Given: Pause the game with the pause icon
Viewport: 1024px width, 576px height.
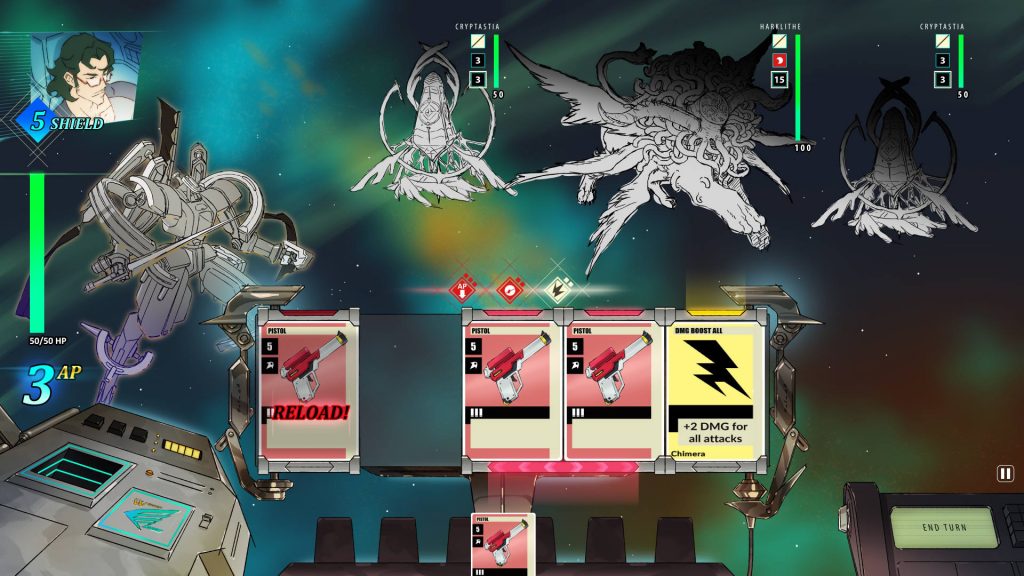Looking at the screenshot, I should coord(1004,474).
